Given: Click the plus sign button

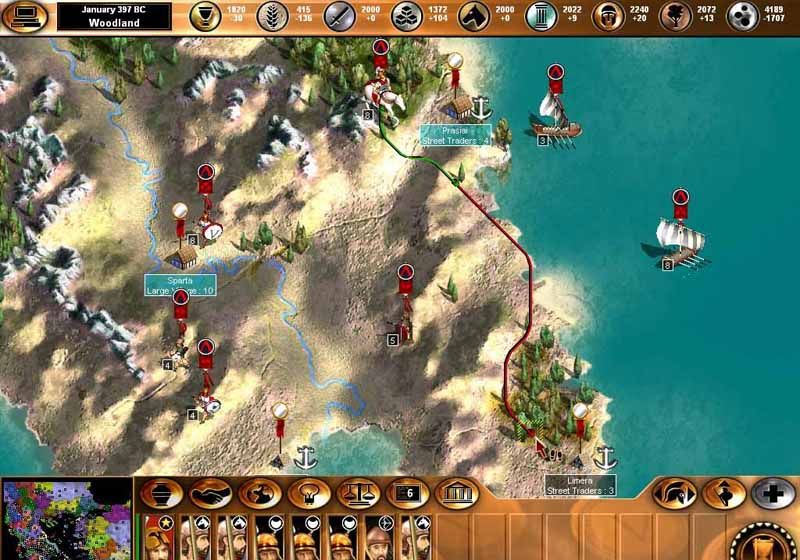Looking at the screenshot, I should pos(773,493).
